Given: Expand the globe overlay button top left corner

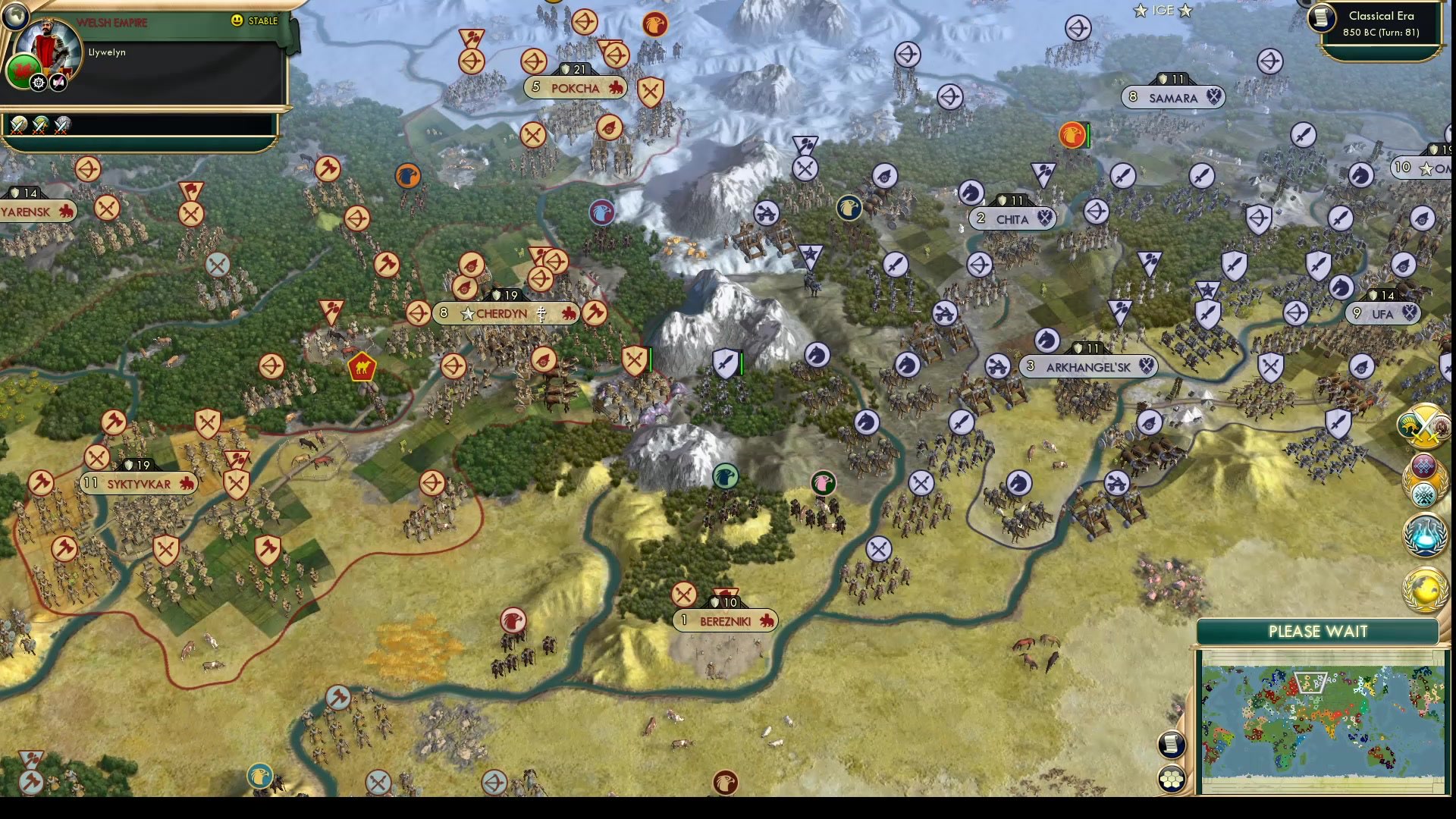Looking at the screenshot, I should (16, 15).
